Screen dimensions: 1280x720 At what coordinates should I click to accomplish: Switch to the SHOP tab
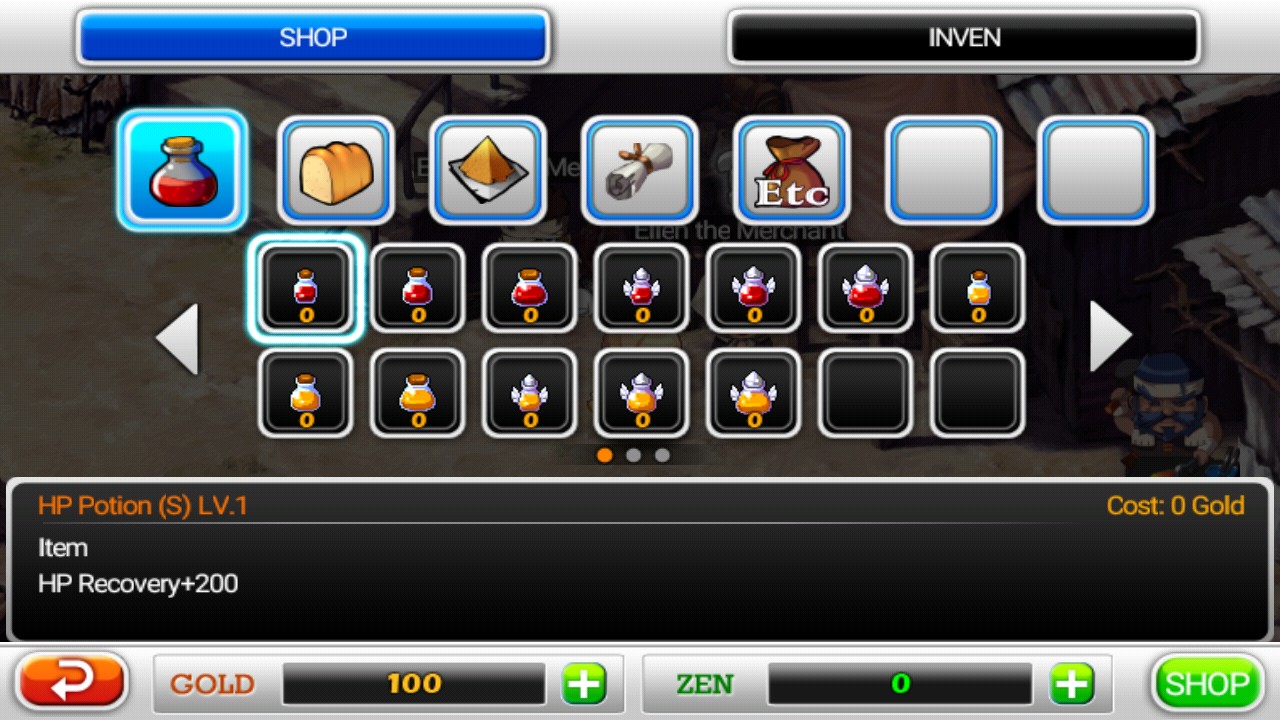click(x=312, y=38)
